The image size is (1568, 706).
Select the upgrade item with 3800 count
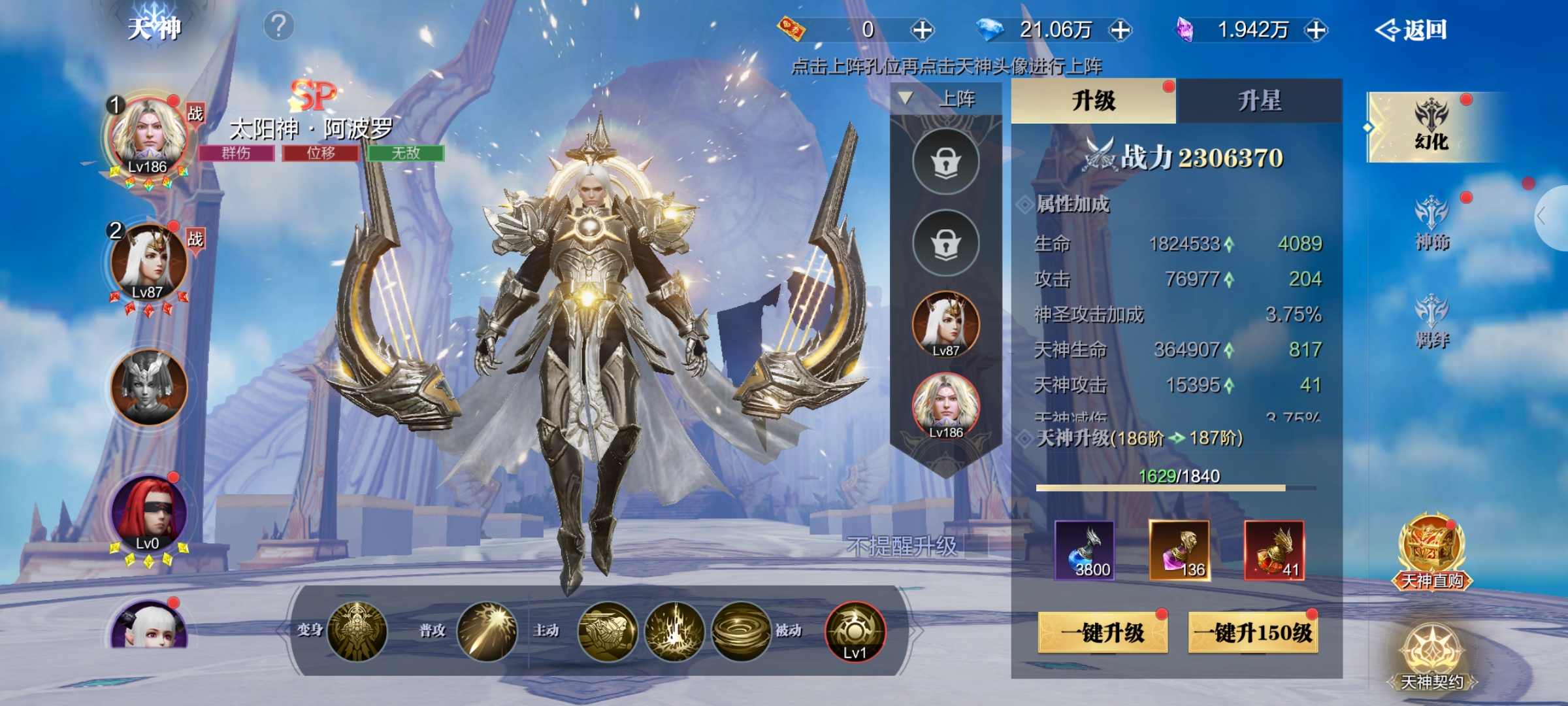pos(1085,550)
